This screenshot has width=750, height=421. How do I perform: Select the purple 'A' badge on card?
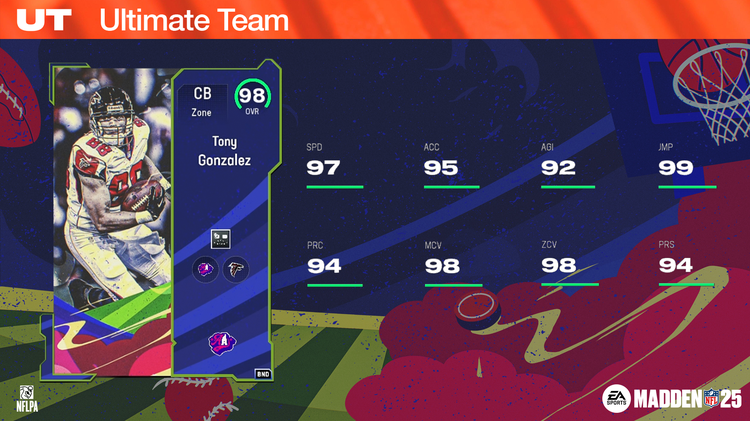point(221,342)
